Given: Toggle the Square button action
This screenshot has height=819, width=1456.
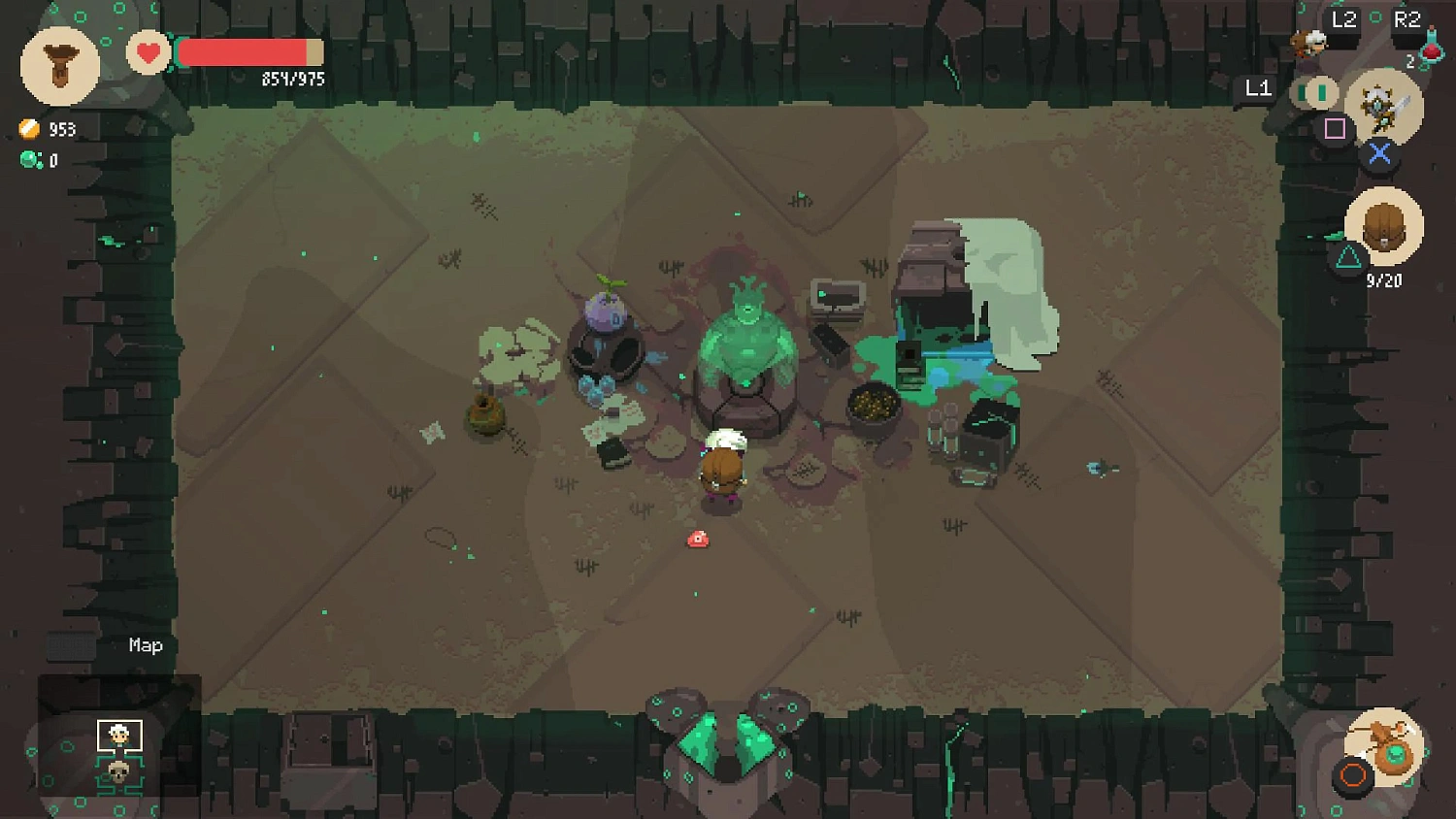Looking at the screenshot, I should (x=1335, y=127).
